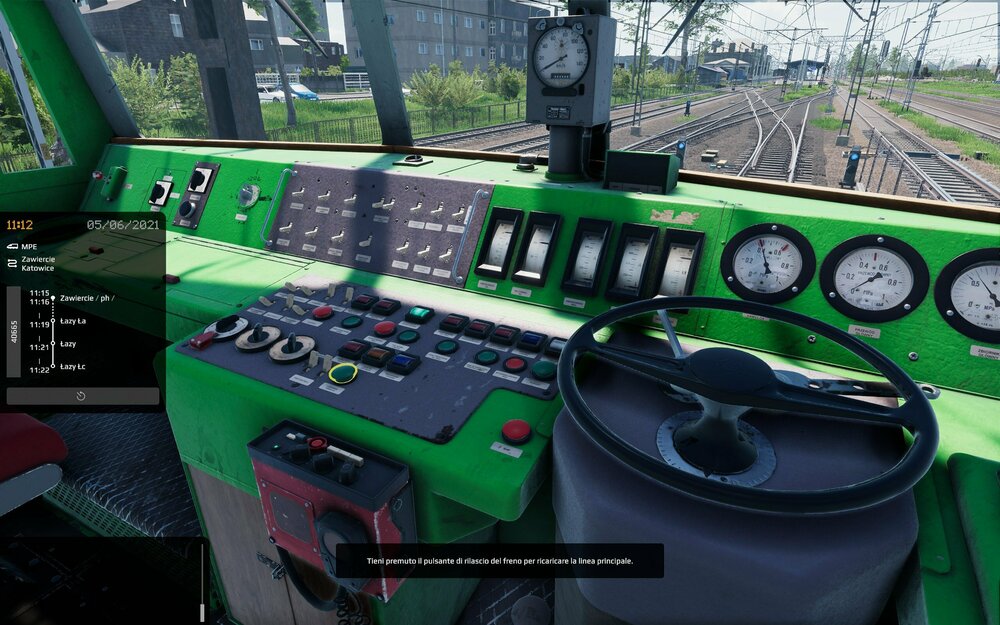Select the Łazy Ła timetable stop
Viewport: 1000px width, 625px height.
pyautogui.click(x=73, y=321)
